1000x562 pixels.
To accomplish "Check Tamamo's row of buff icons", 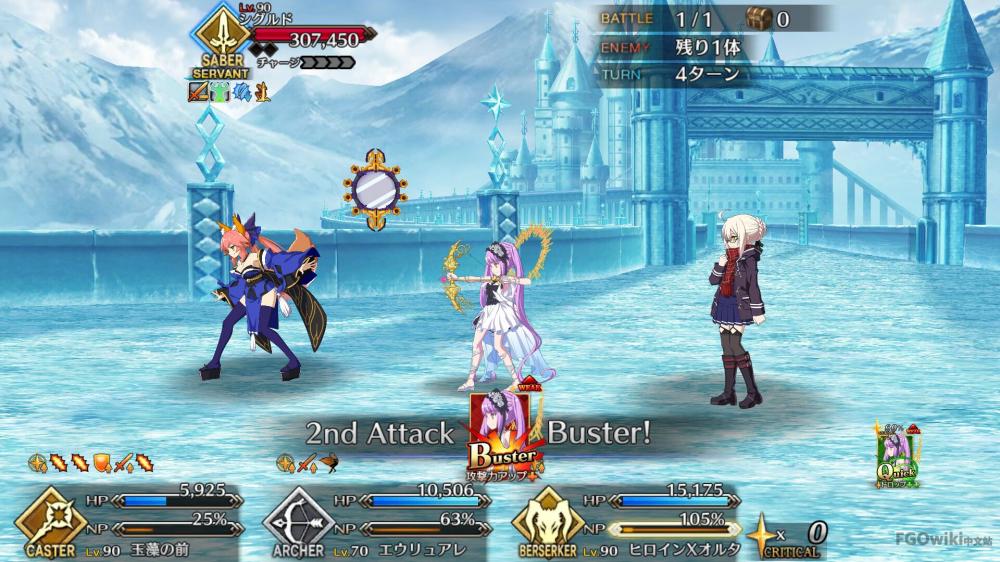I will tap(91, 462).
